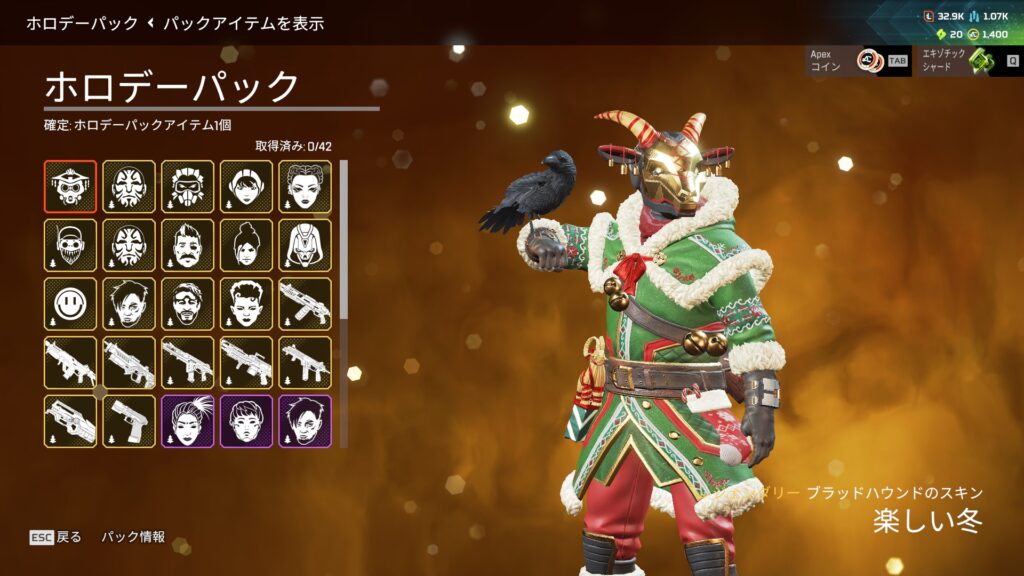
Task: Click the pack items list scrollbar
Action: (x=344, y=240)
